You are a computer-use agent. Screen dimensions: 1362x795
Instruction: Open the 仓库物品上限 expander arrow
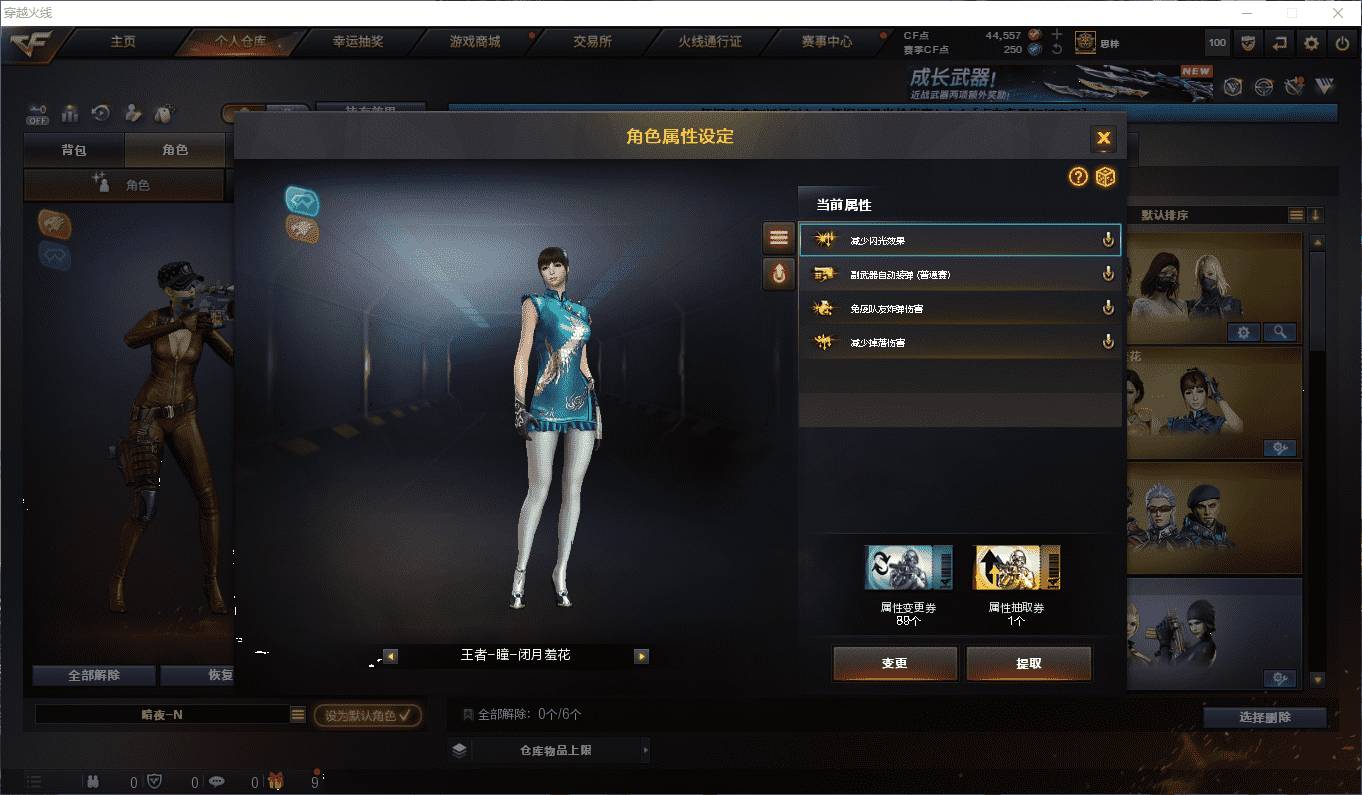point(647,748)
